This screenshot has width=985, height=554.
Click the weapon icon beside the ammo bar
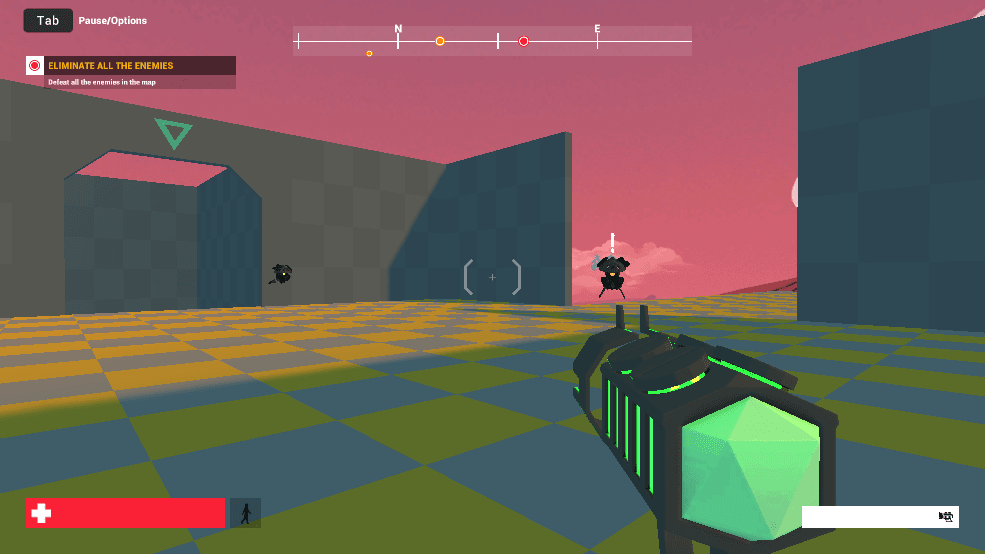tap(946, 516)
